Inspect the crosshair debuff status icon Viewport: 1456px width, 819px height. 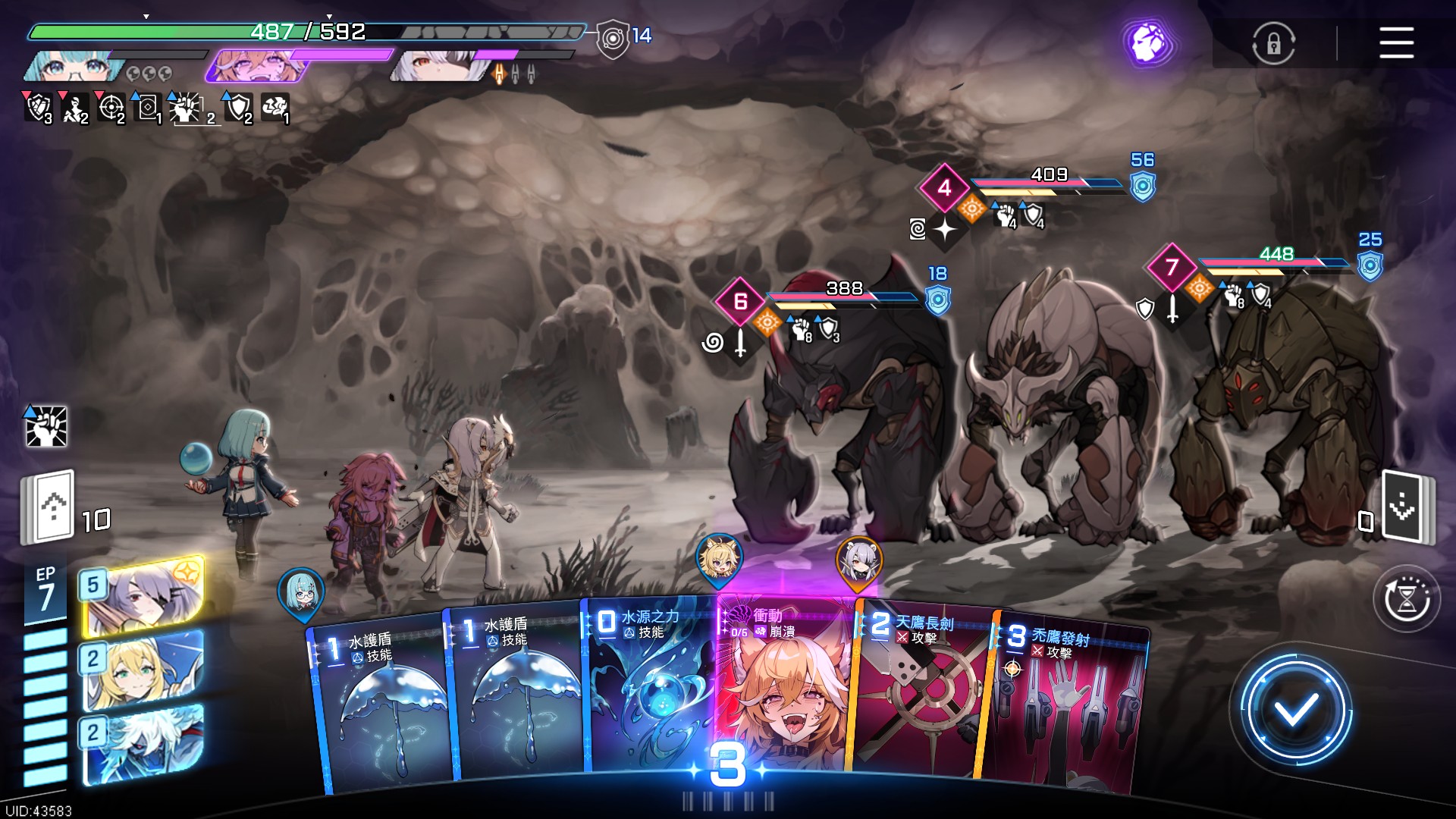111,108
